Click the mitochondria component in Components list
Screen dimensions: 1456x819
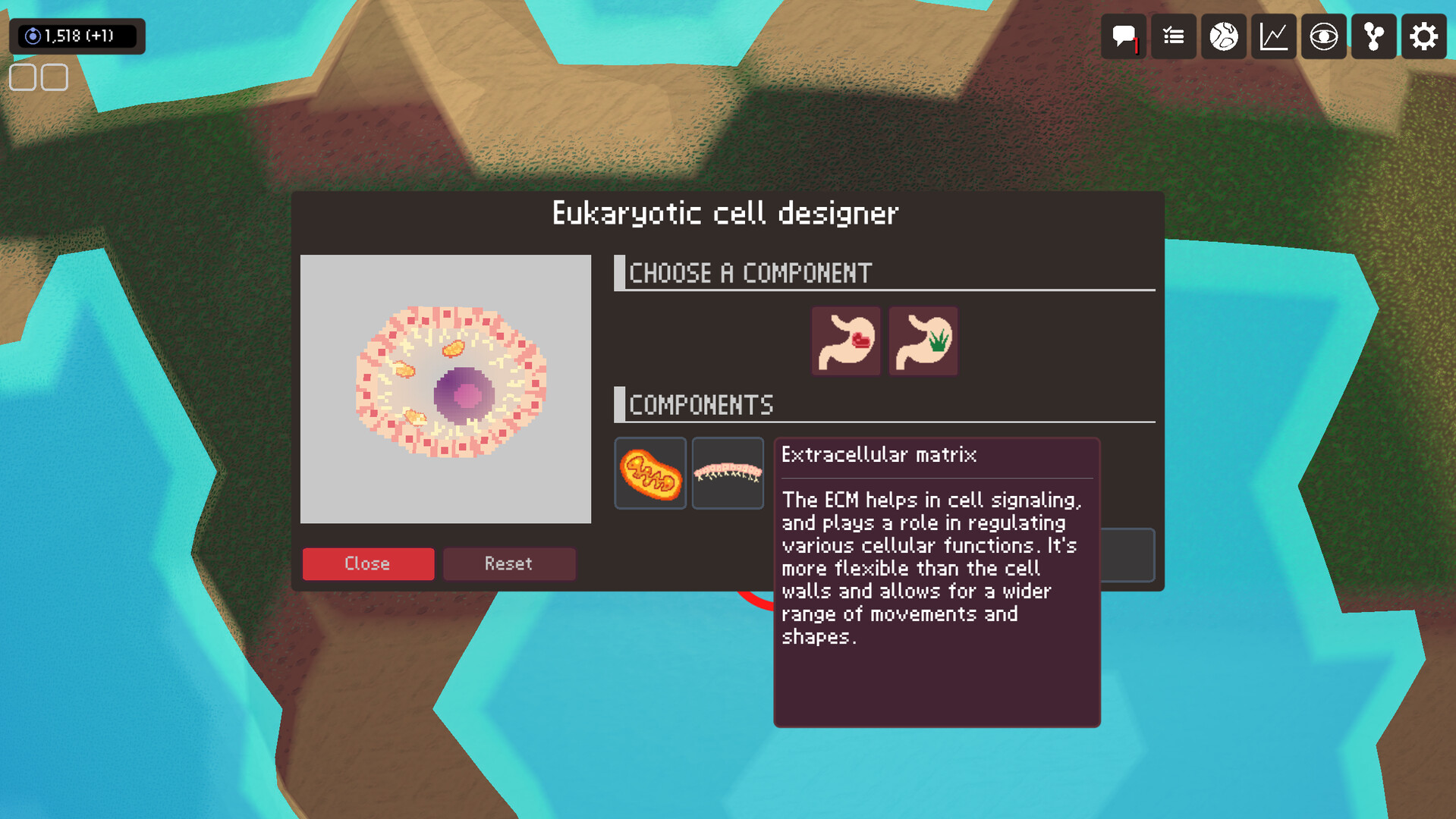(x=649, y=472)
